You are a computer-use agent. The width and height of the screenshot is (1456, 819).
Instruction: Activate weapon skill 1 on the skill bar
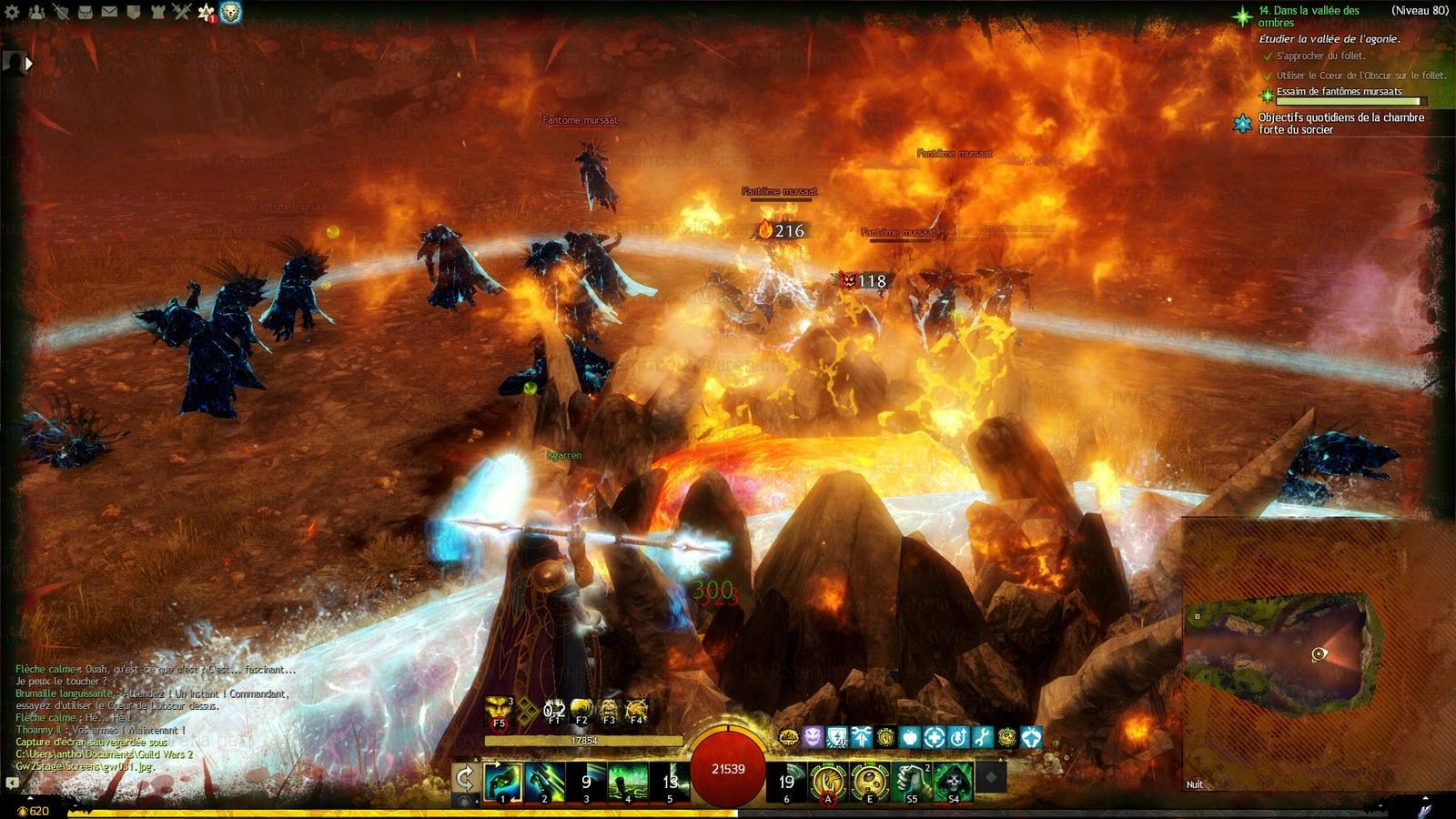502,782
